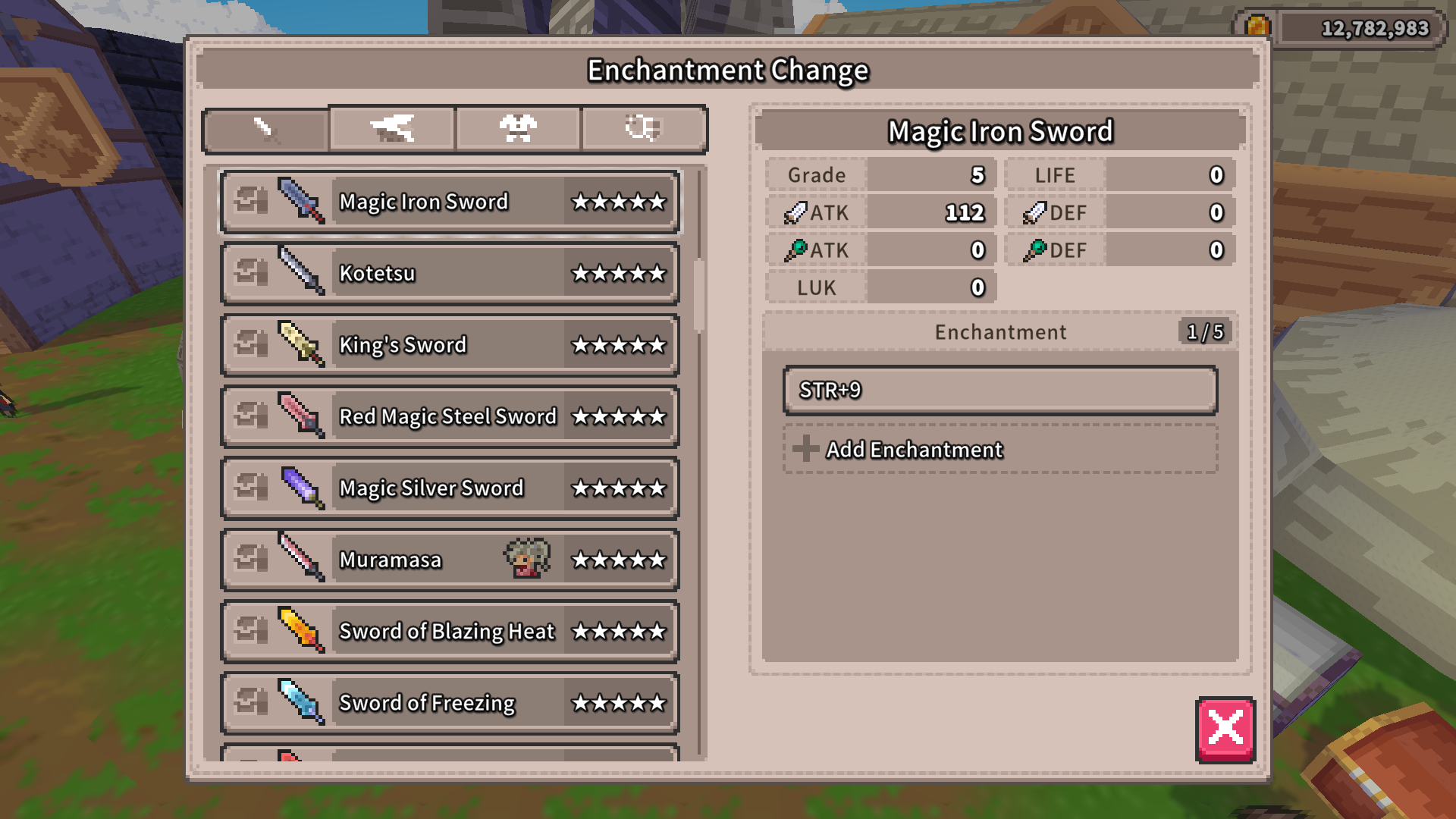Click the Sword of Blazing Heat icon

[x=301, y=630]
